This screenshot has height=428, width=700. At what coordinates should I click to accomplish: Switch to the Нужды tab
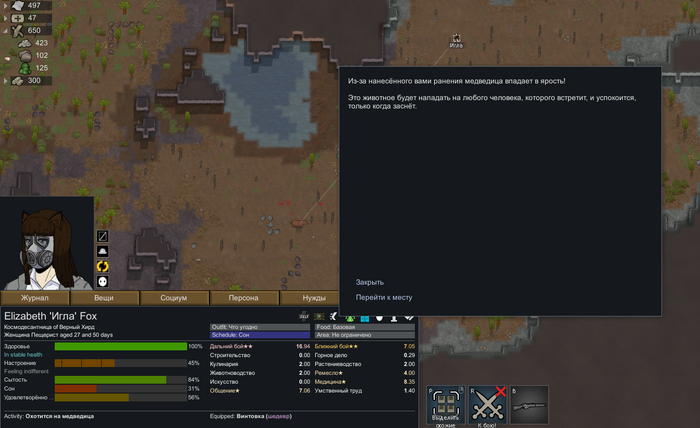(314, 298)
